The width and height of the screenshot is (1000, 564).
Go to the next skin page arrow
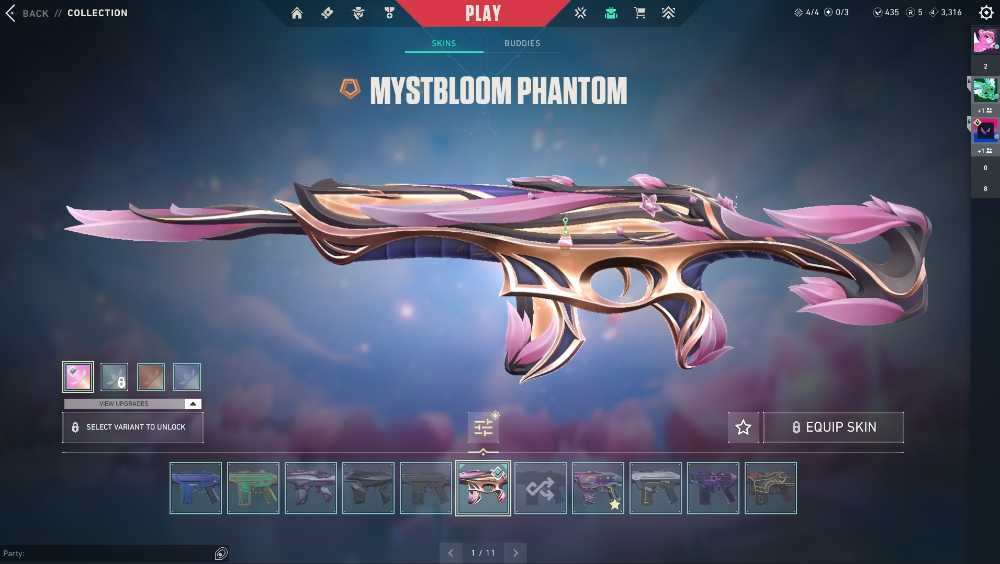(515, 553)
